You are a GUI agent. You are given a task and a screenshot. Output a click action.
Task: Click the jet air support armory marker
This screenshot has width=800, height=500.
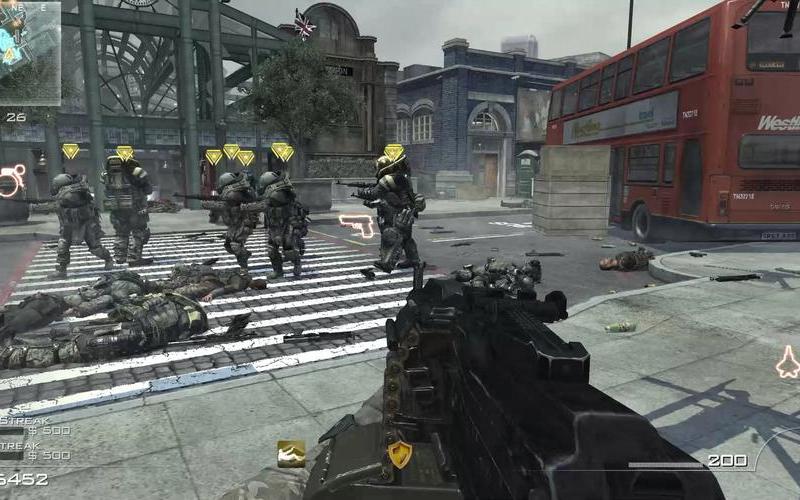(x=788, y=361)
